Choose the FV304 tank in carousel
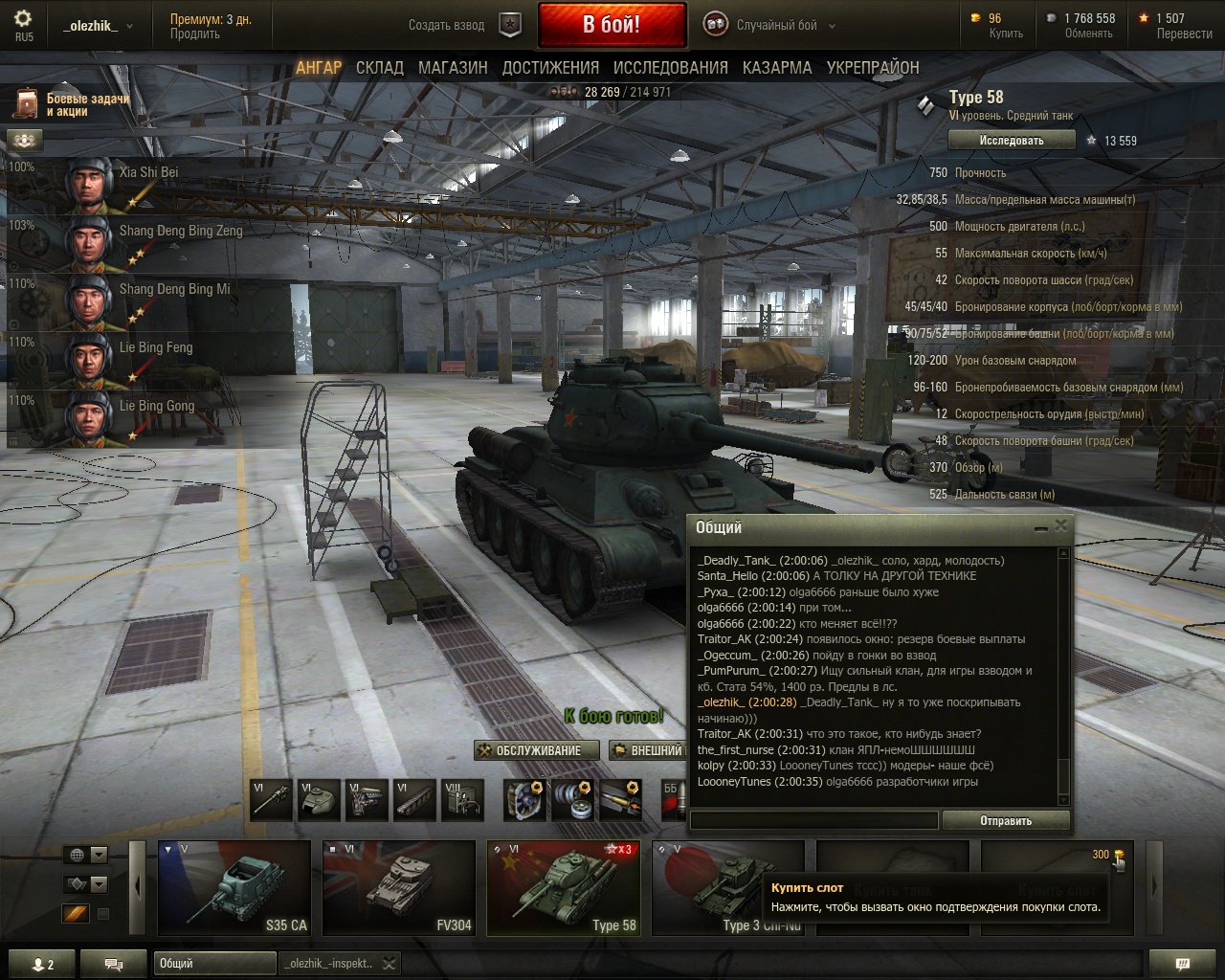 (x=399, y=887)
